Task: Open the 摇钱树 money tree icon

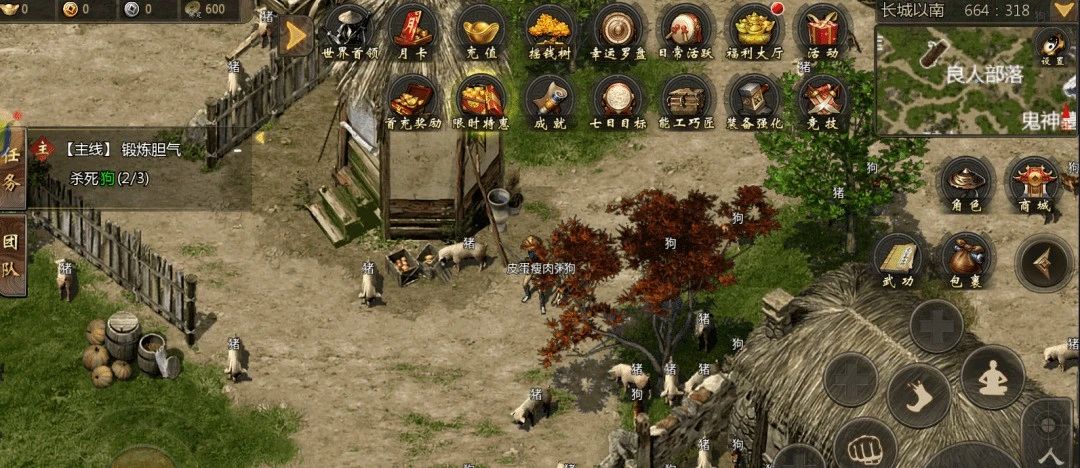Action: point(549,31)
